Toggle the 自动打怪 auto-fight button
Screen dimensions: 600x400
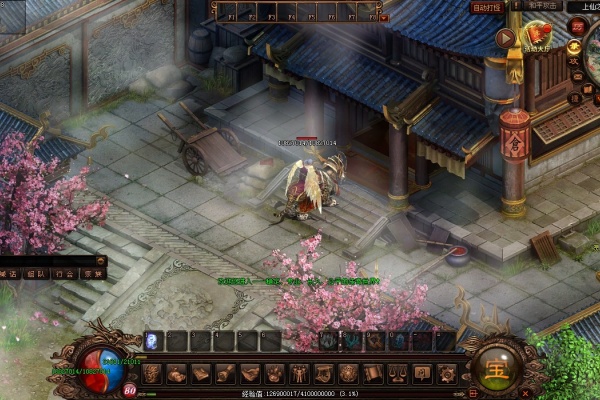pos(488,8)
